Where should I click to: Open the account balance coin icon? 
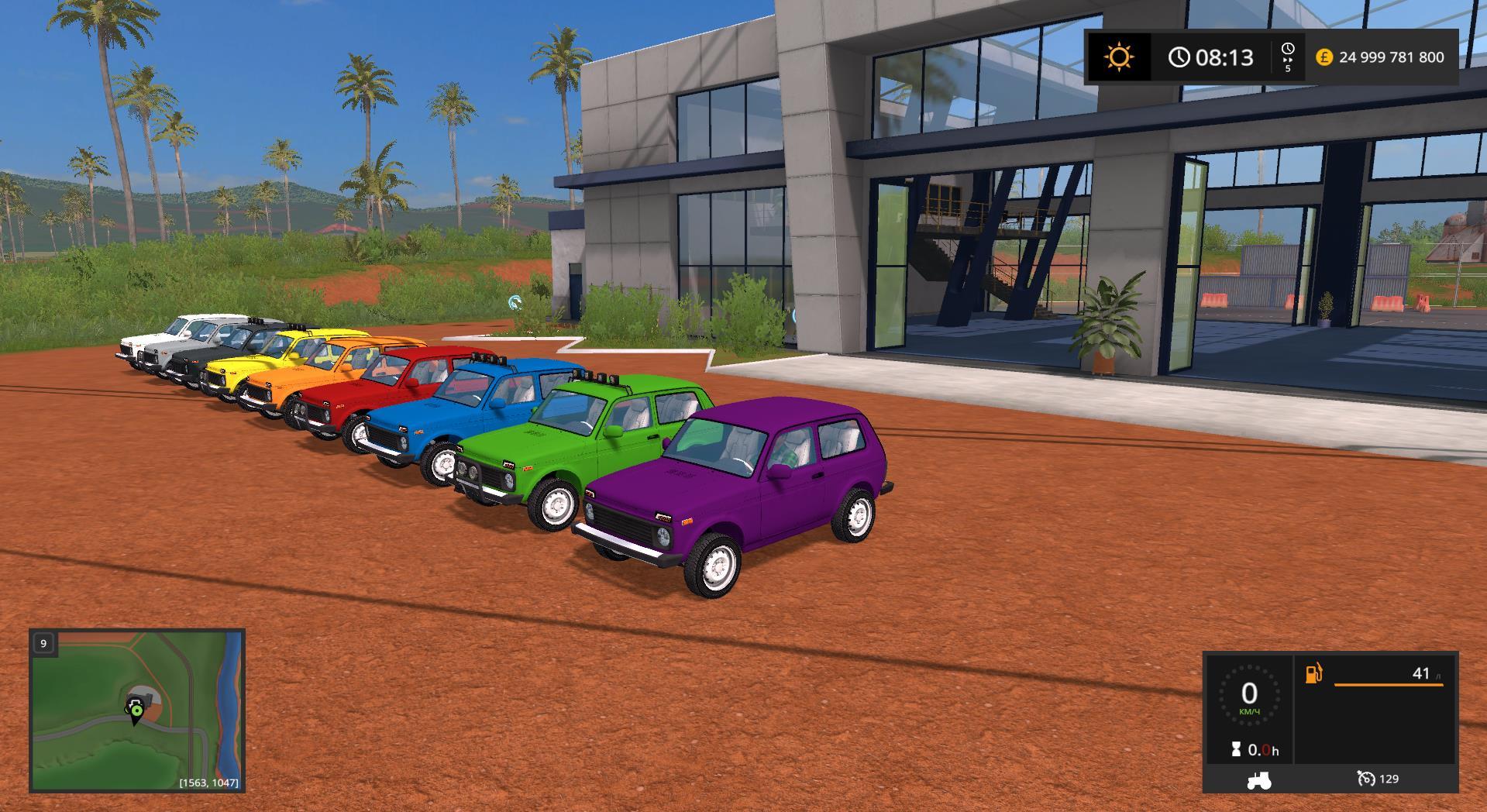1323,57
